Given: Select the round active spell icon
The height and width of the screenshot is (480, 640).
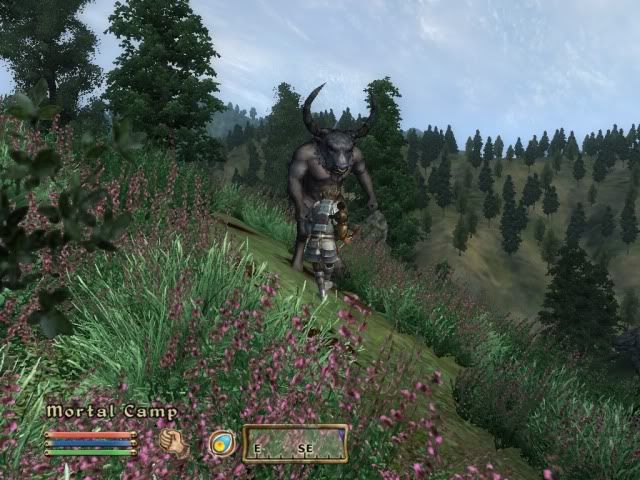Looking at the screenshot, I should (221, 443).
